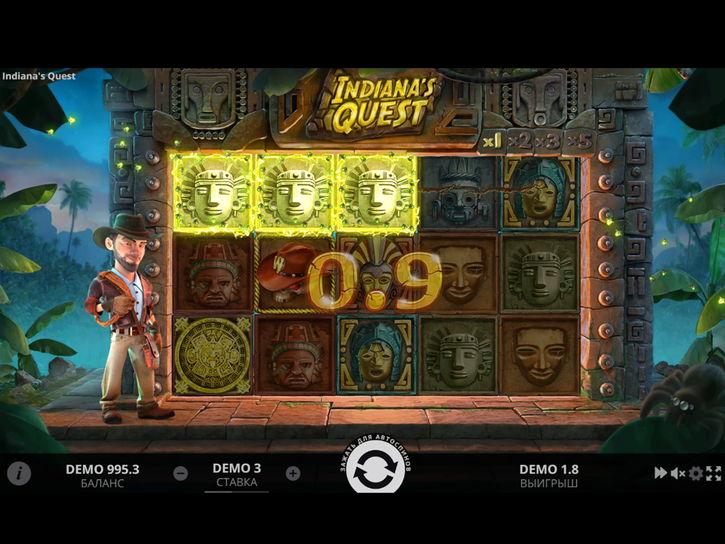Mute the game sound

point(678,473)
